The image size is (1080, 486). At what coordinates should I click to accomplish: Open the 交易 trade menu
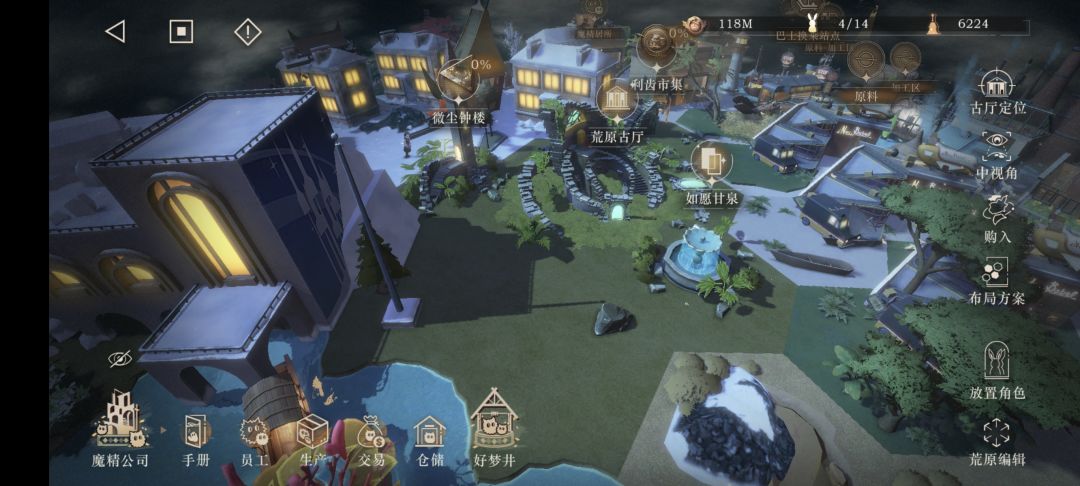point(372,437)
